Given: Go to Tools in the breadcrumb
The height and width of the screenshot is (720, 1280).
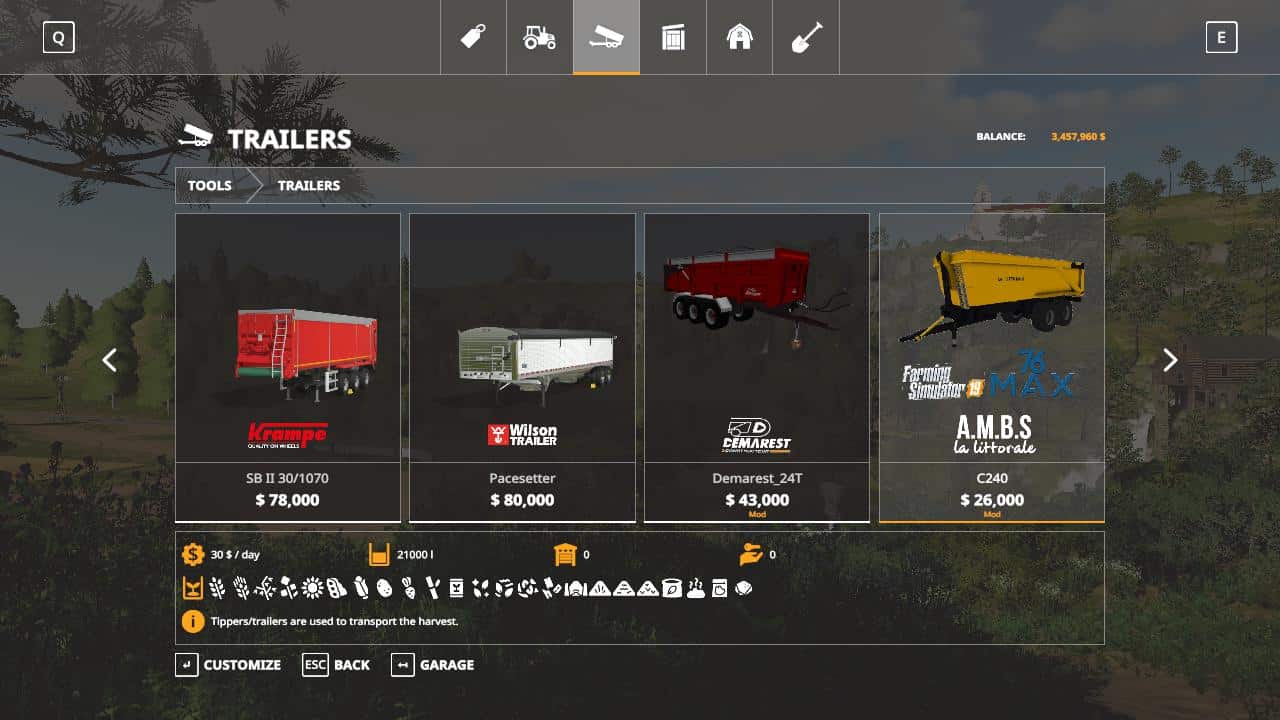Looking at the screenshot, I should tap(210, 185).
